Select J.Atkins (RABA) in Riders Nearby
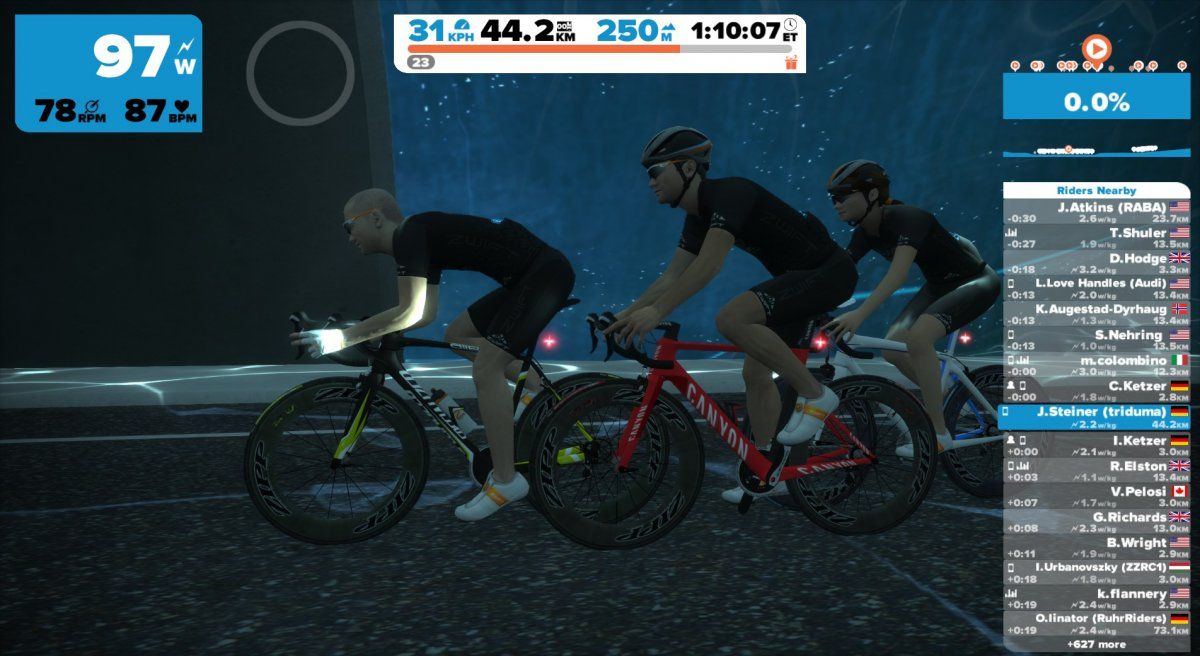Viewport: 1200px width, 656px height. [x=1097, y=212]
